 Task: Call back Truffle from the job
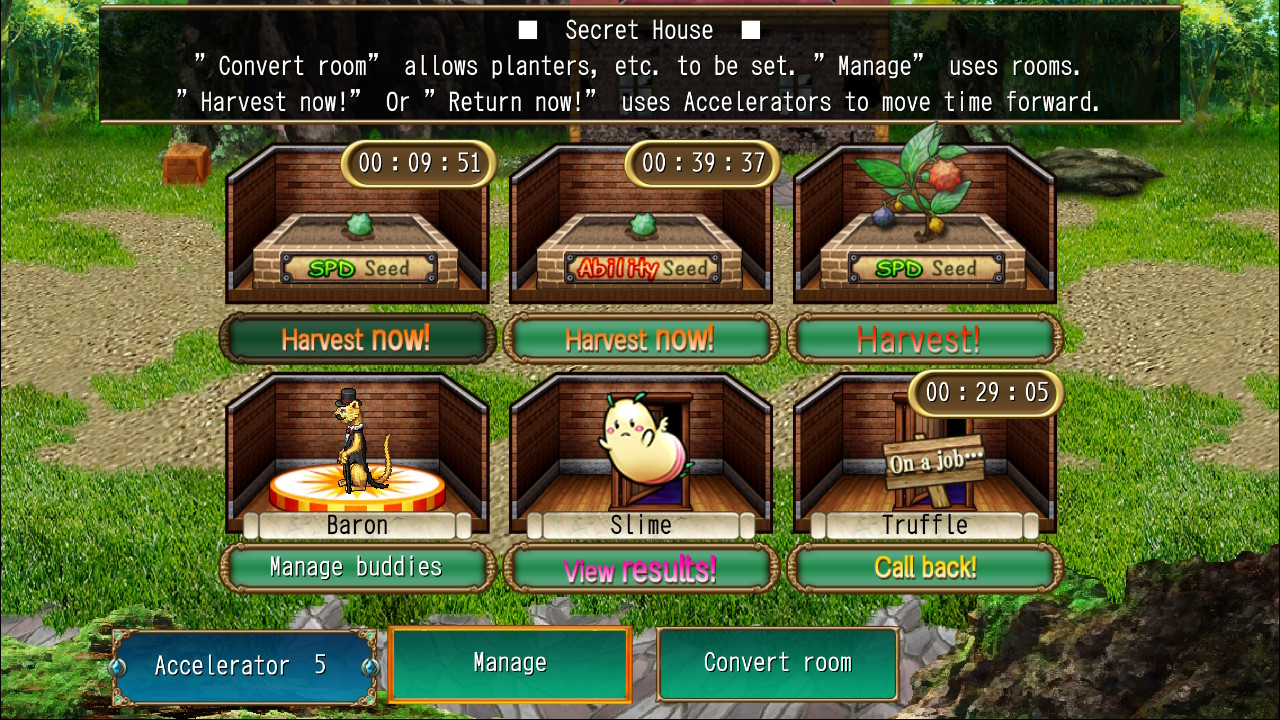click(x=925, y=568)
